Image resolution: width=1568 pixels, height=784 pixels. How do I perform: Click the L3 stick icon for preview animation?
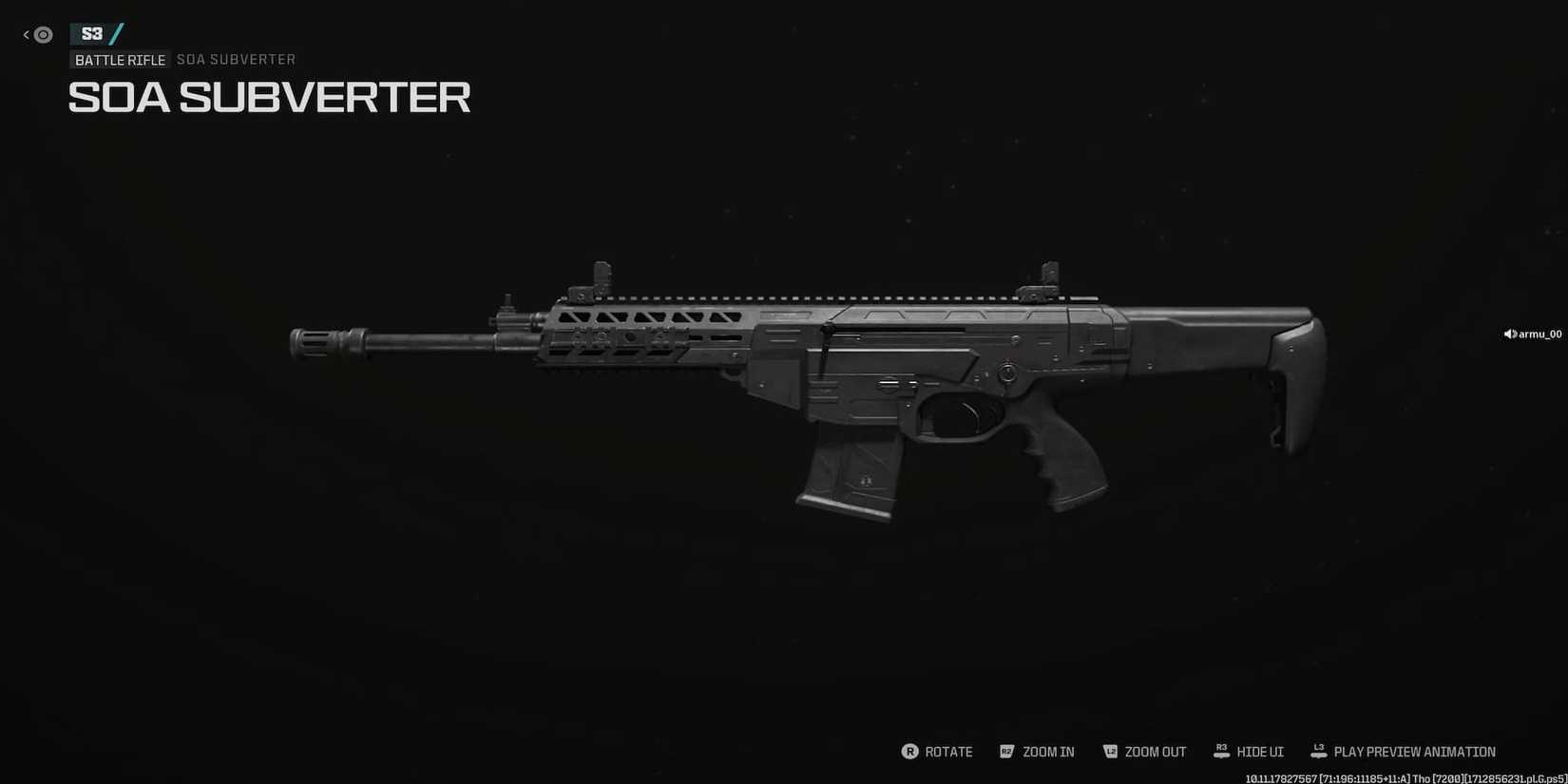pyautogui.click(x=1318, y=751)
